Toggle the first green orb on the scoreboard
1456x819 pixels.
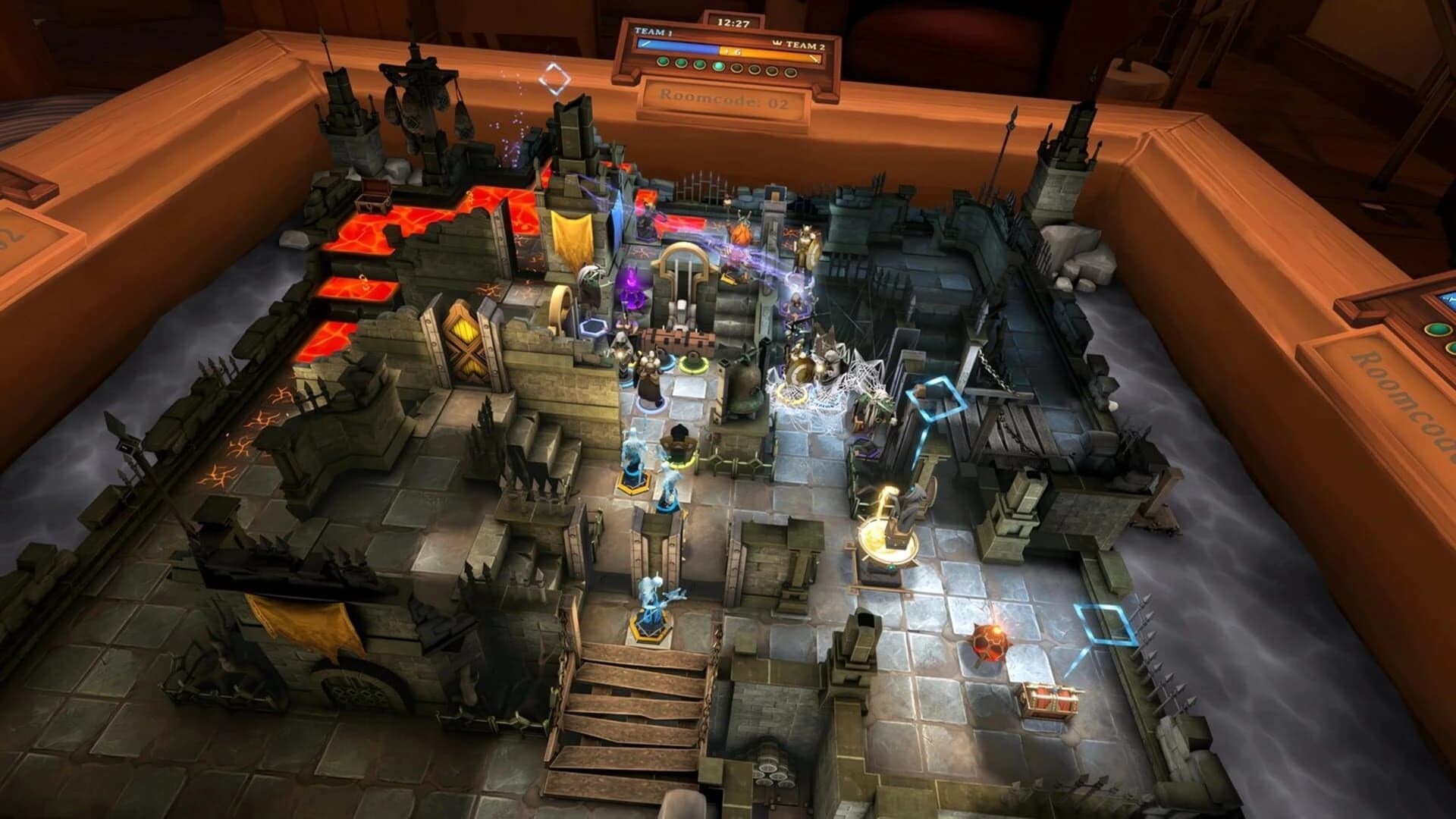click(664, 61)
